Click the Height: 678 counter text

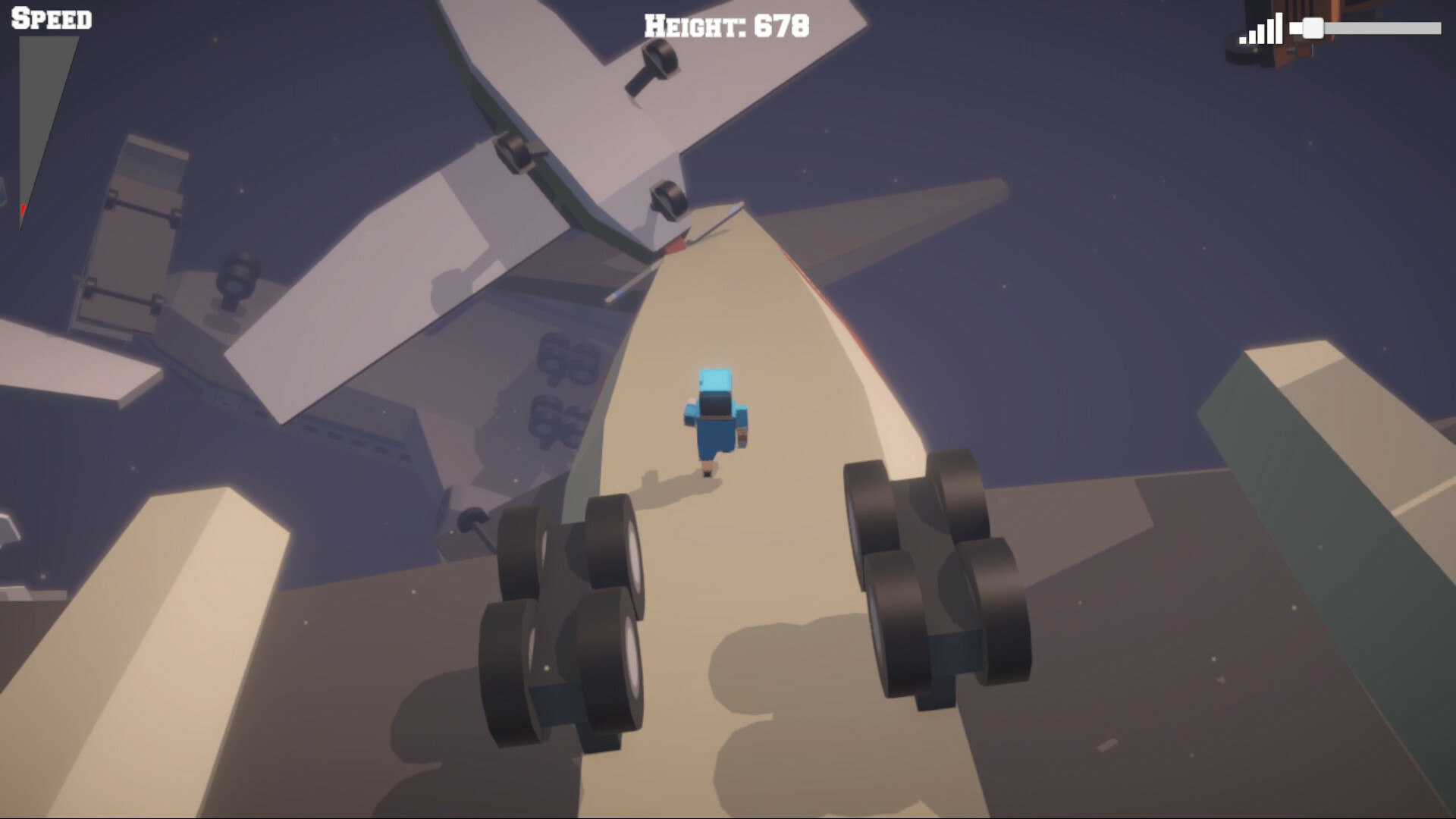pos(726,25)
